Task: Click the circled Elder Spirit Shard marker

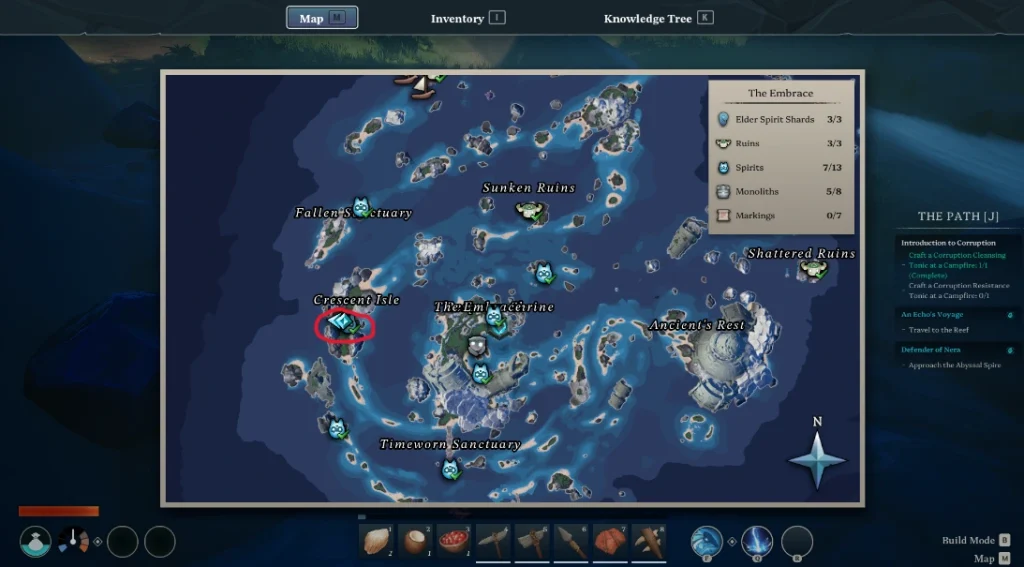Action: [x=341, y=324]
